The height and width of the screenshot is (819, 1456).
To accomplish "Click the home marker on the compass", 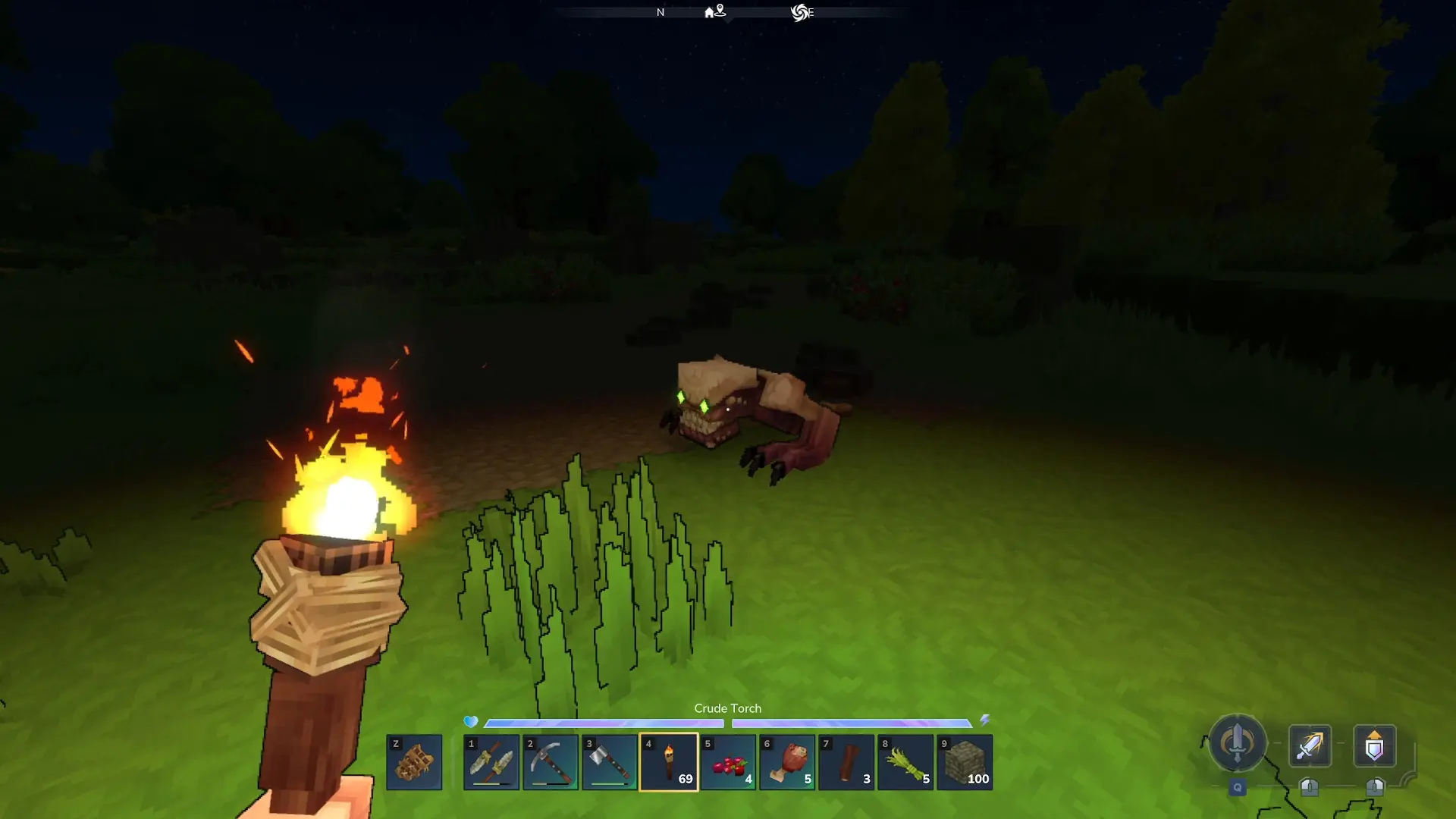I will click(709, 13).
